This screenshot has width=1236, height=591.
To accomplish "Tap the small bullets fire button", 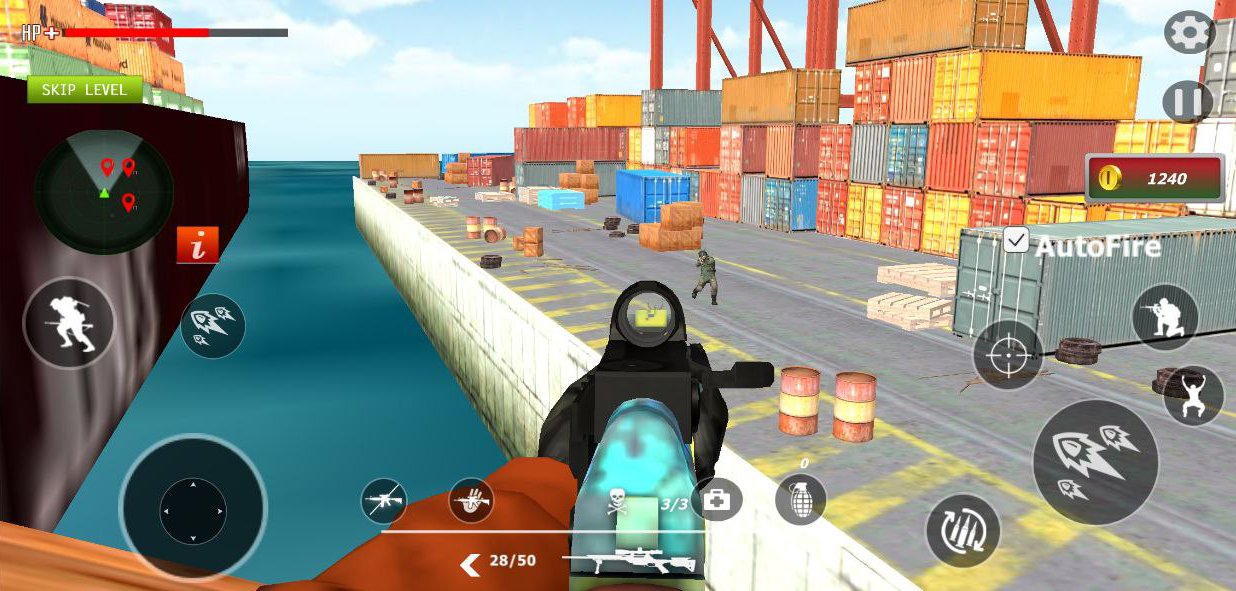I will coord(213,326).
